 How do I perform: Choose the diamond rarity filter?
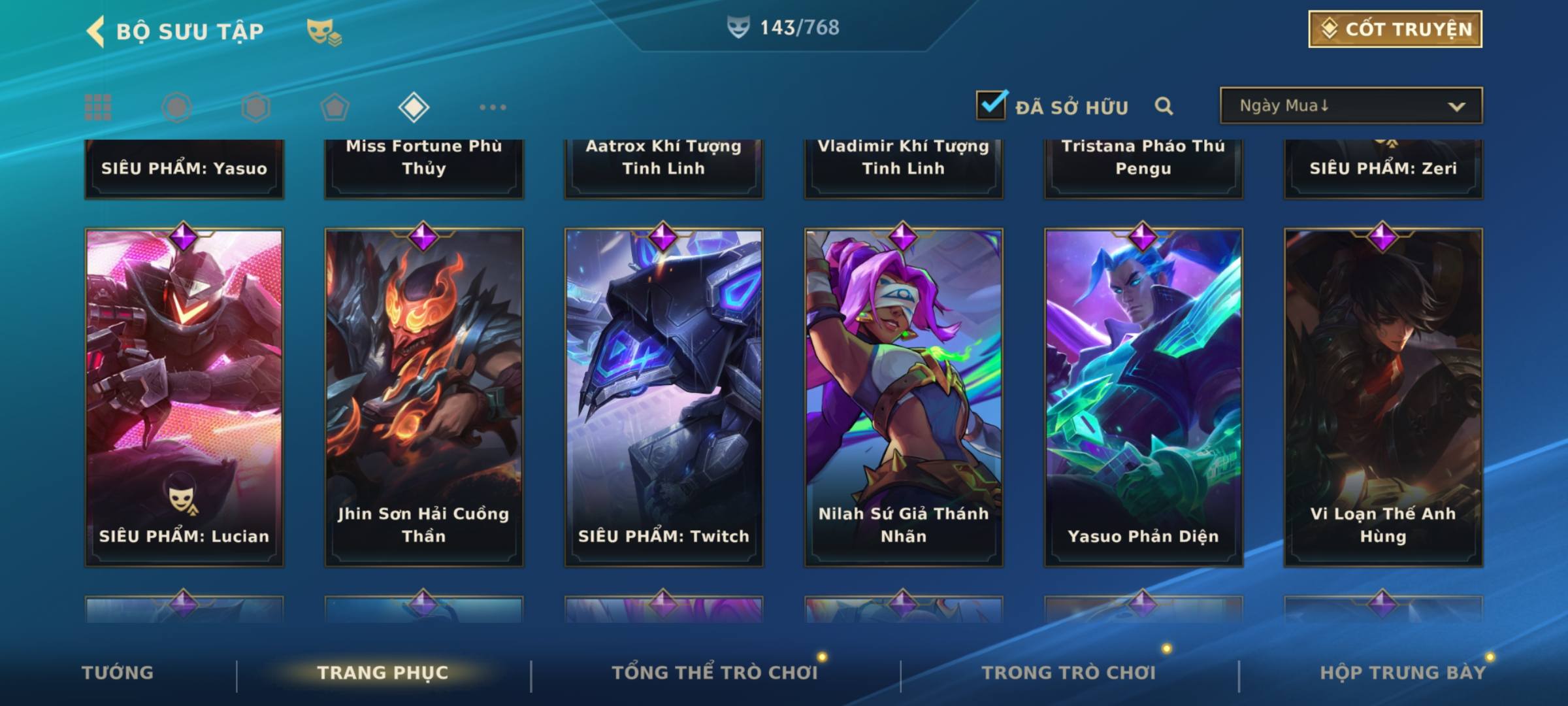414,107
